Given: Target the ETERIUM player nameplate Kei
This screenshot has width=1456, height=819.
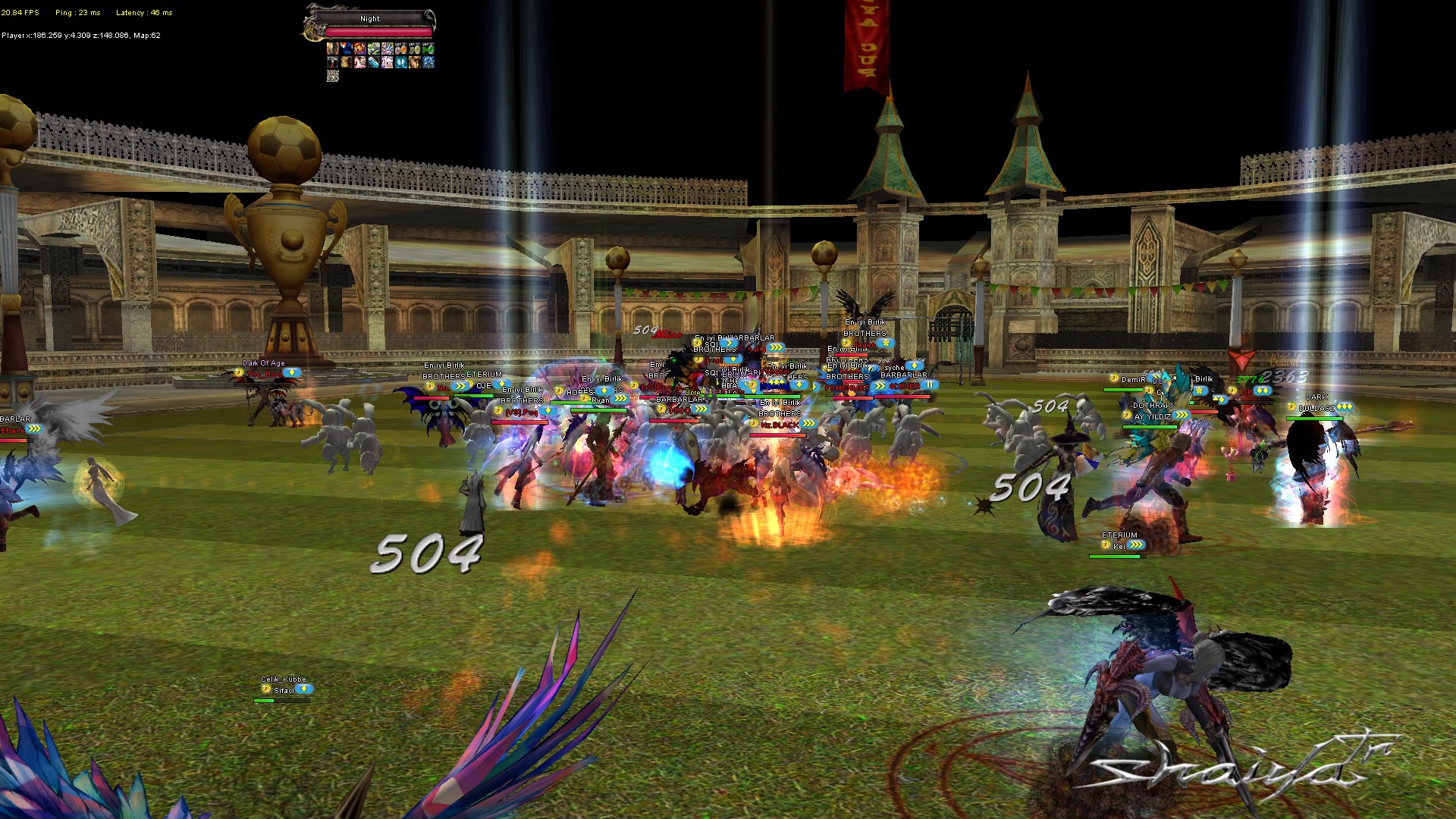Looking at the screenshot, I should coord(1119,546).
